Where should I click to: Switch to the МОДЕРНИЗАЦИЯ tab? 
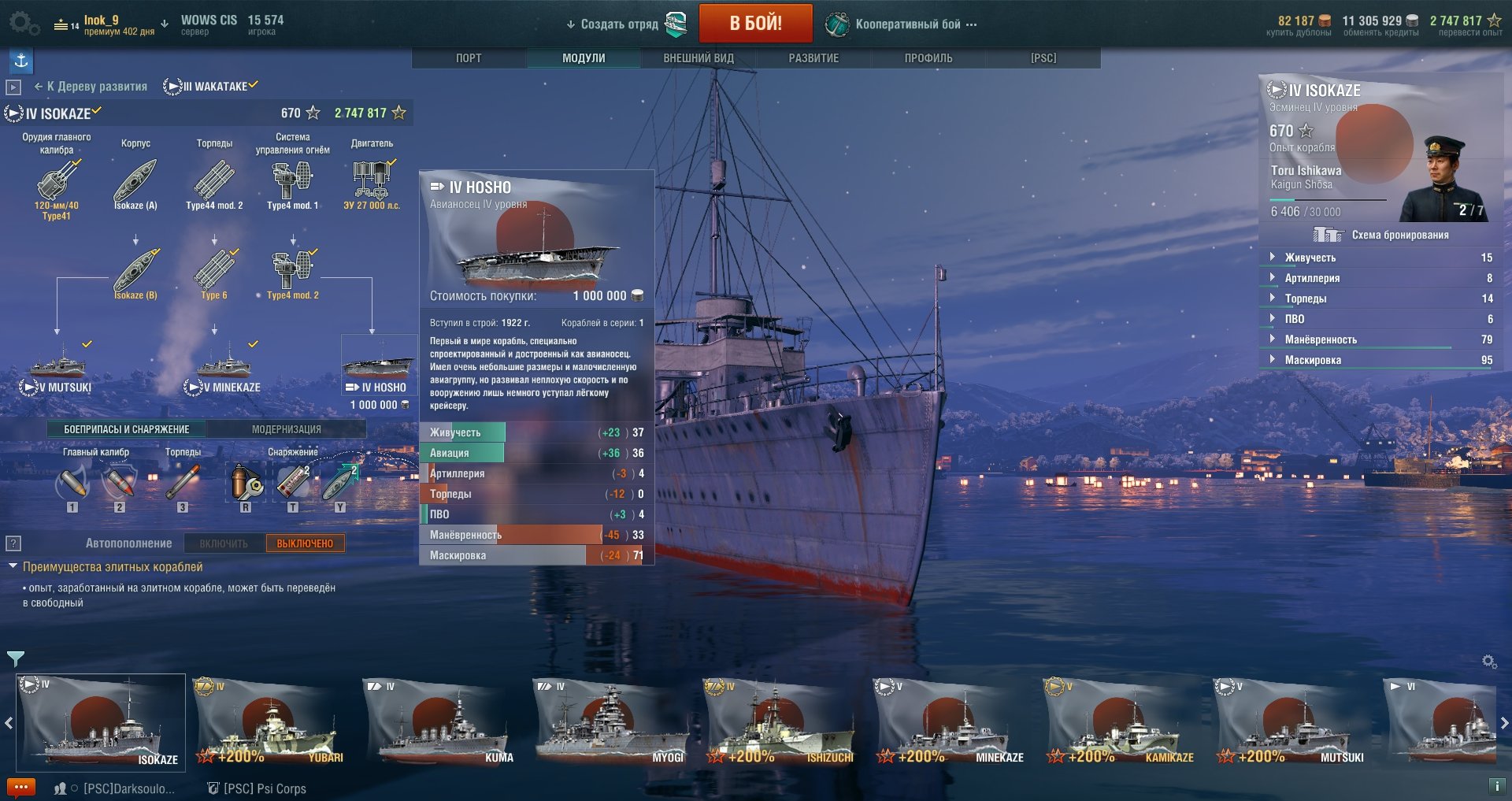pos(287,429)
